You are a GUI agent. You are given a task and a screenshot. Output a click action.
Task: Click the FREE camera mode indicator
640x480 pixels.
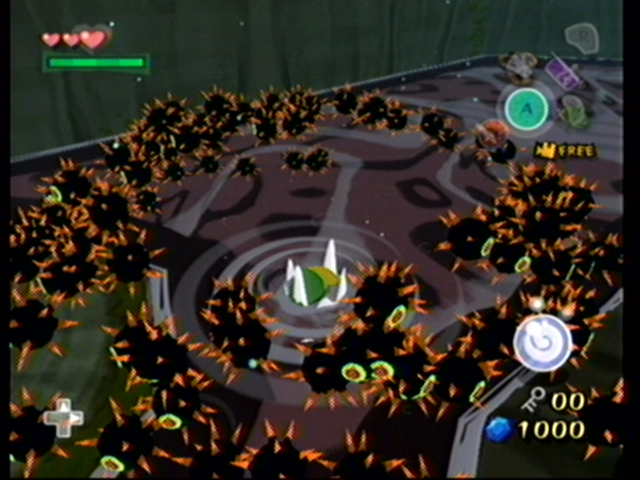click(566, 150)
